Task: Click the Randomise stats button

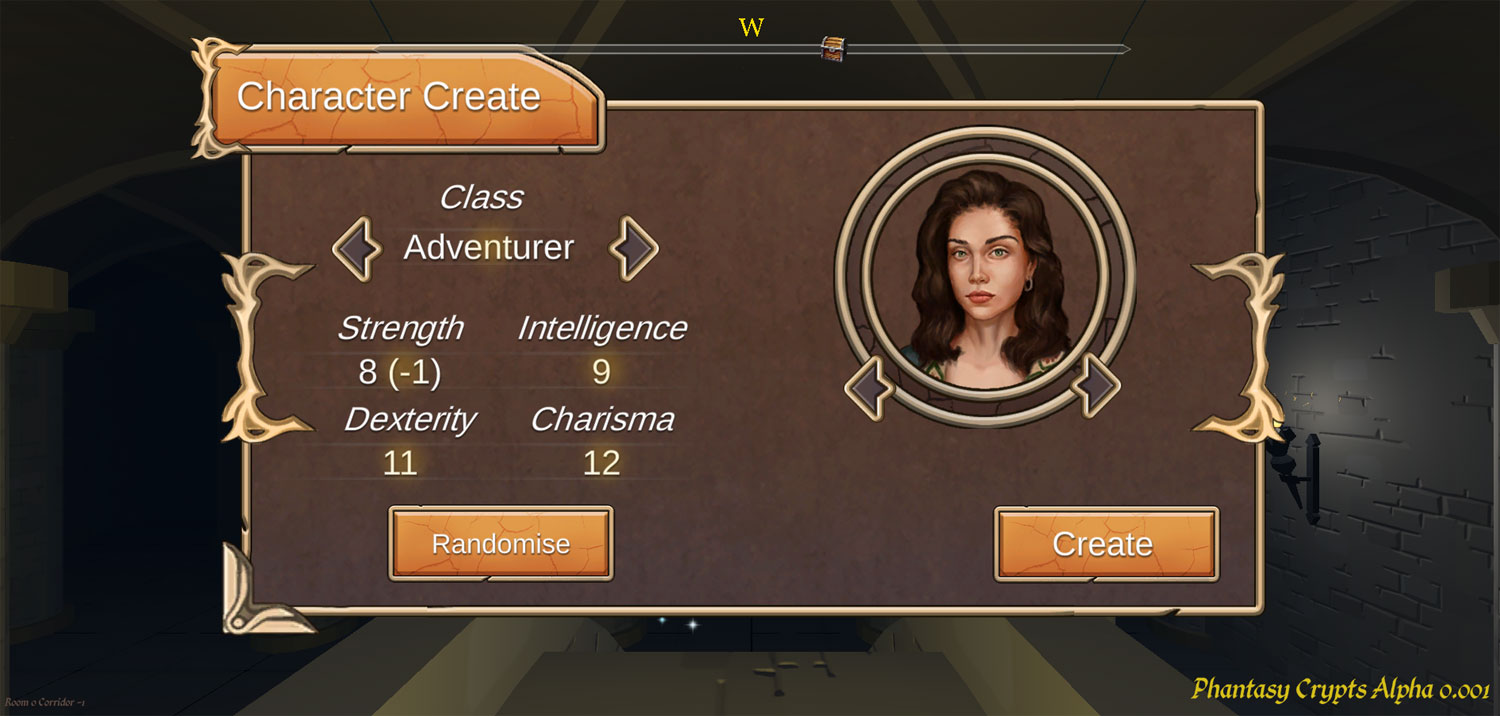Action: click(x=500, y=544)
